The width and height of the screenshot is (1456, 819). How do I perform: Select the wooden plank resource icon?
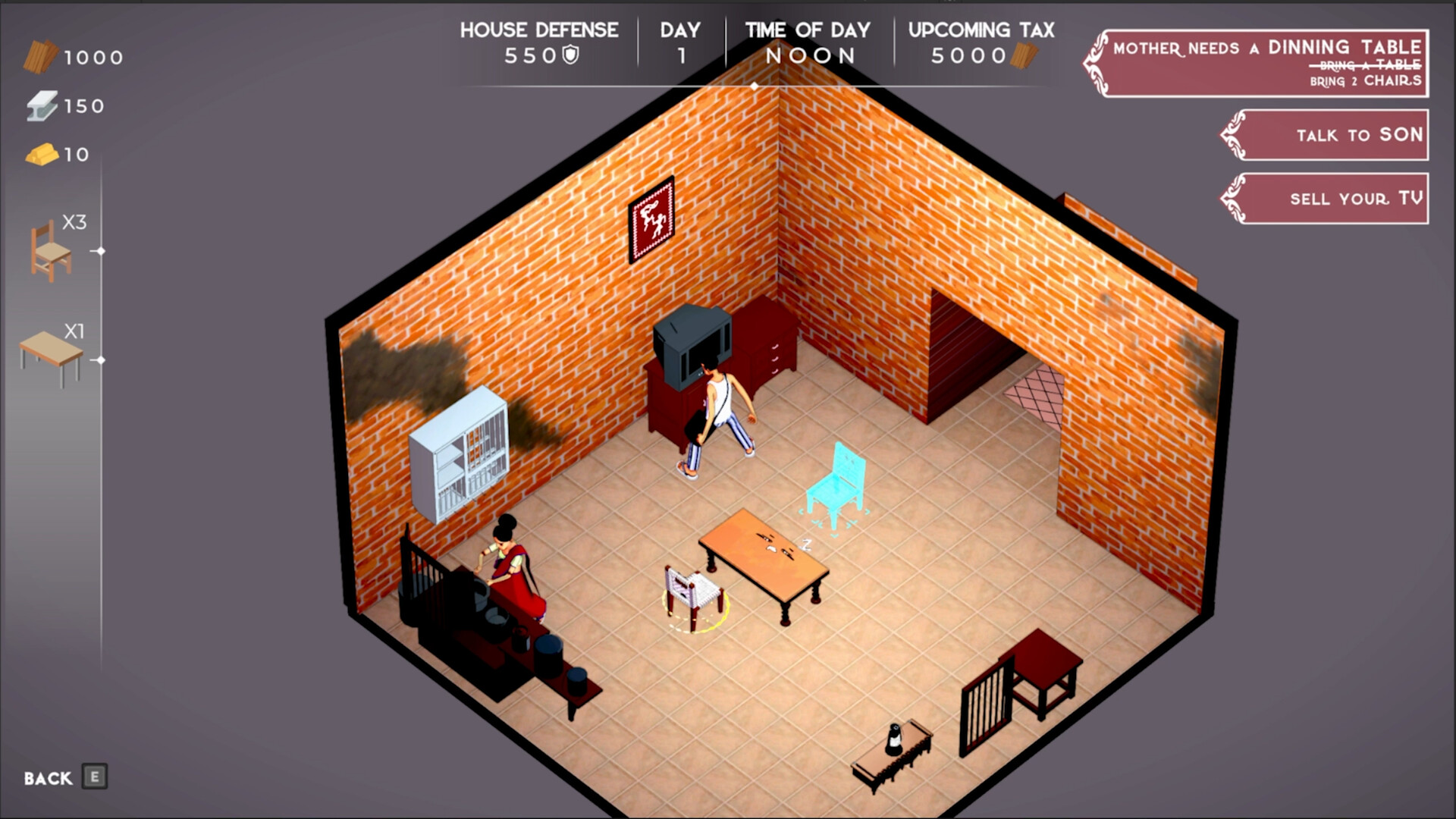point(43,55)
